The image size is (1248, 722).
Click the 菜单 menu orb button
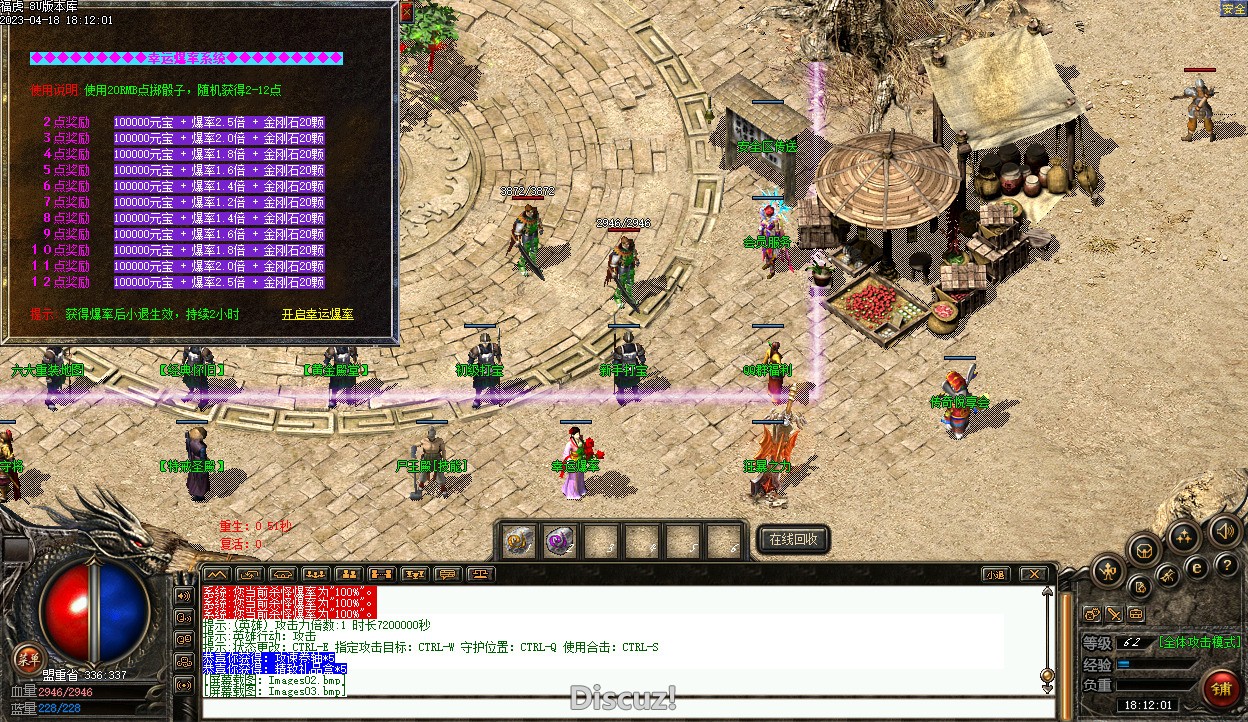coord(27,658)
